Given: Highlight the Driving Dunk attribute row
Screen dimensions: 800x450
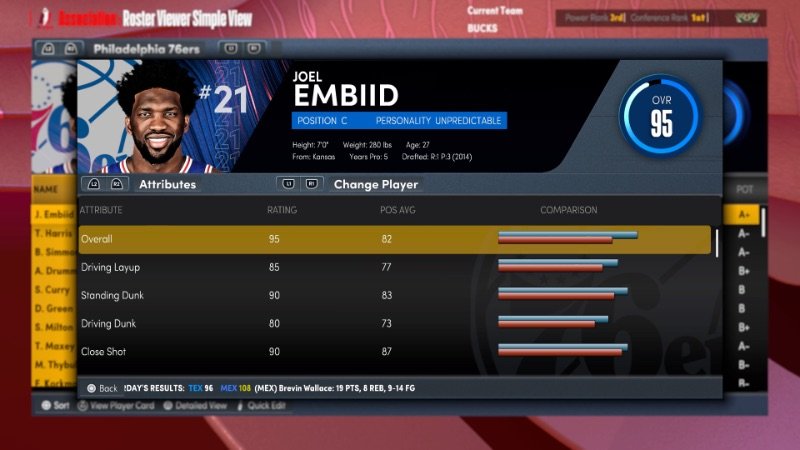Looking at the screenshot, I should click(x=394, y=324).
